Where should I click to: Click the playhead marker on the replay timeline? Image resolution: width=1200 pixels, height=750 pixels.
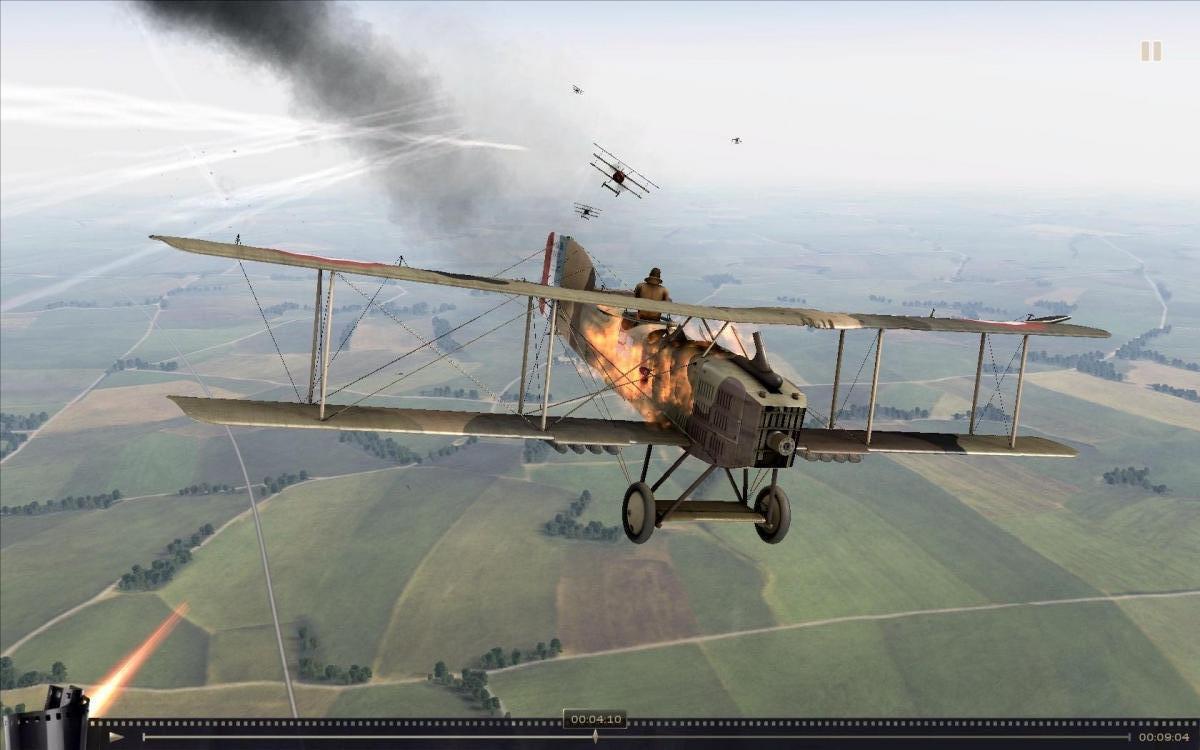[x=595, y=736]
